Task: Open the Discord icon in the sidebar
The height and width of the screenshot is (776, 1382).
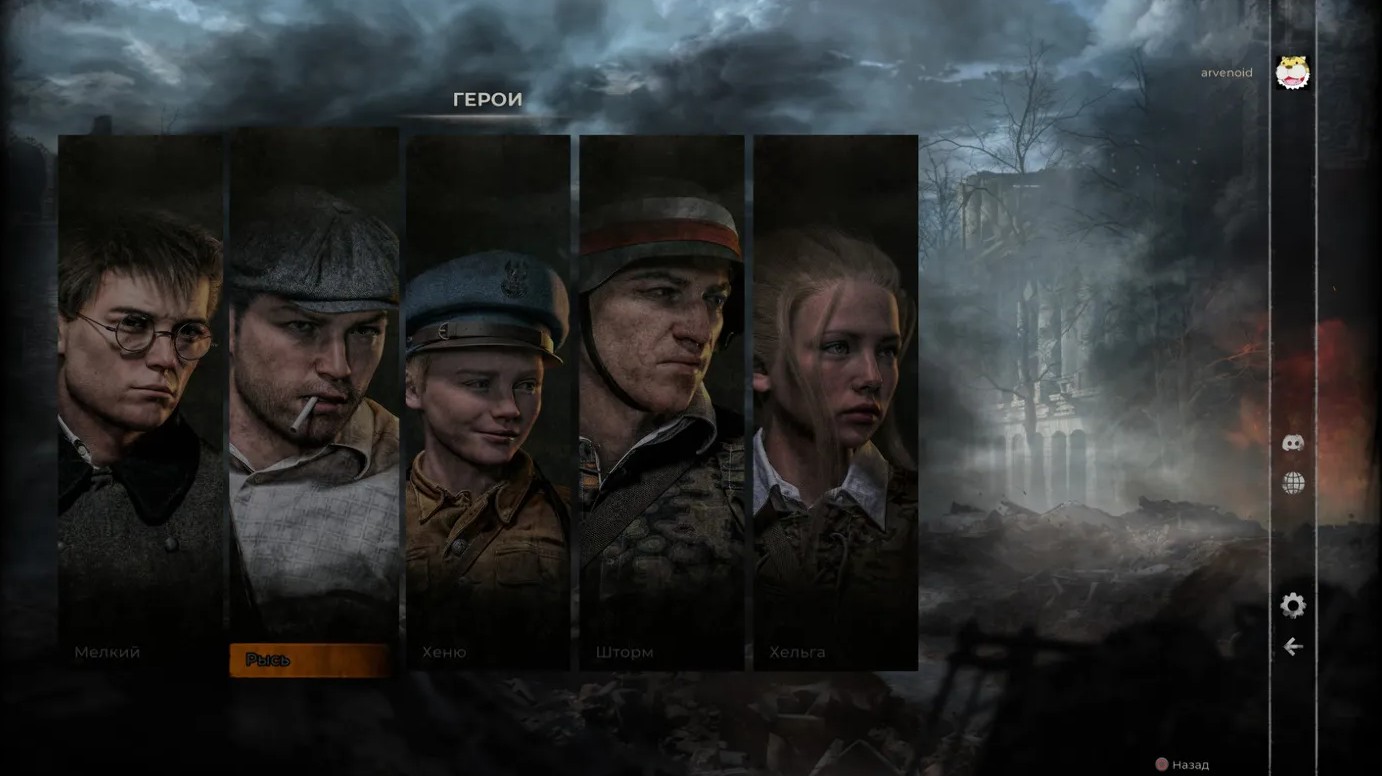Action: tap(1293, 443)
